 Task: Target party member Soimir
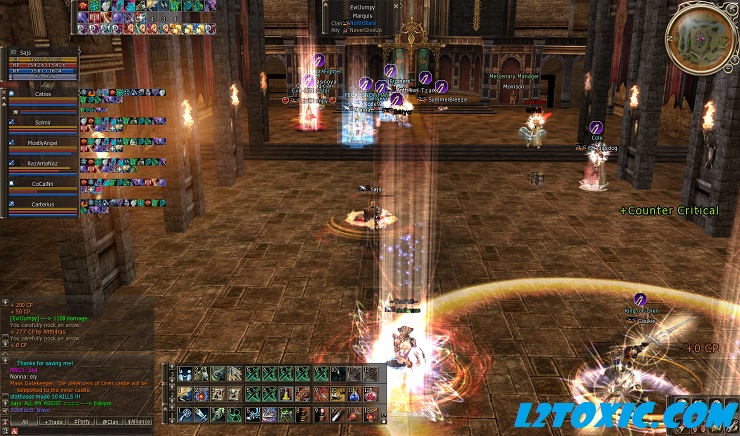point(42,120)
